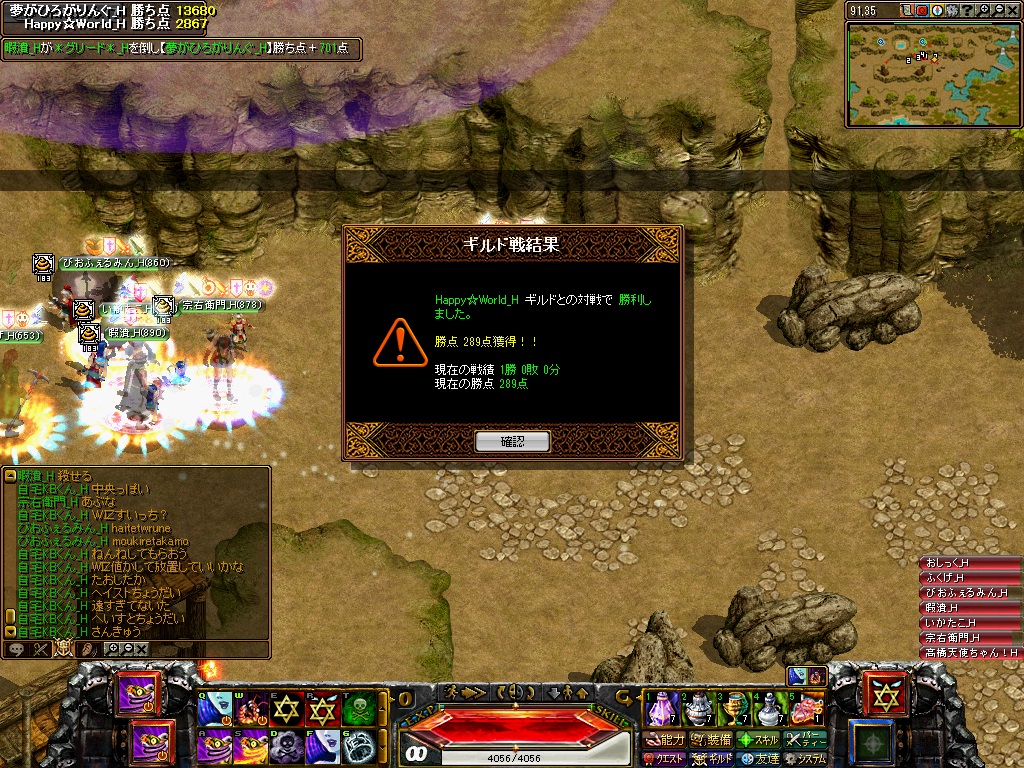Open the 装備 (equipment) menu
Viewport: 1024px width, 768px height.
tap(712, 740)
